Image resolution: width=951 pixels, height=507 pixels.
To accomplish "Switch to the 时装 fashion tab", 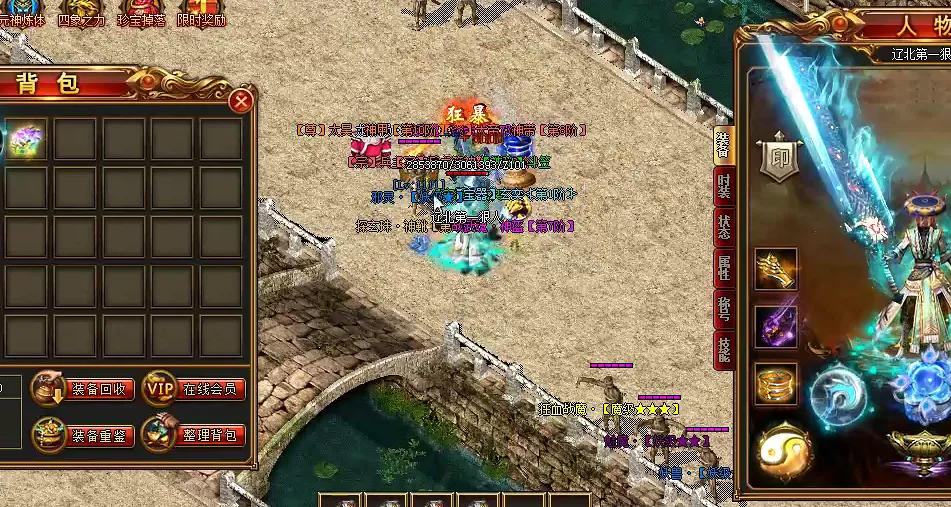I will coord(723,187).
